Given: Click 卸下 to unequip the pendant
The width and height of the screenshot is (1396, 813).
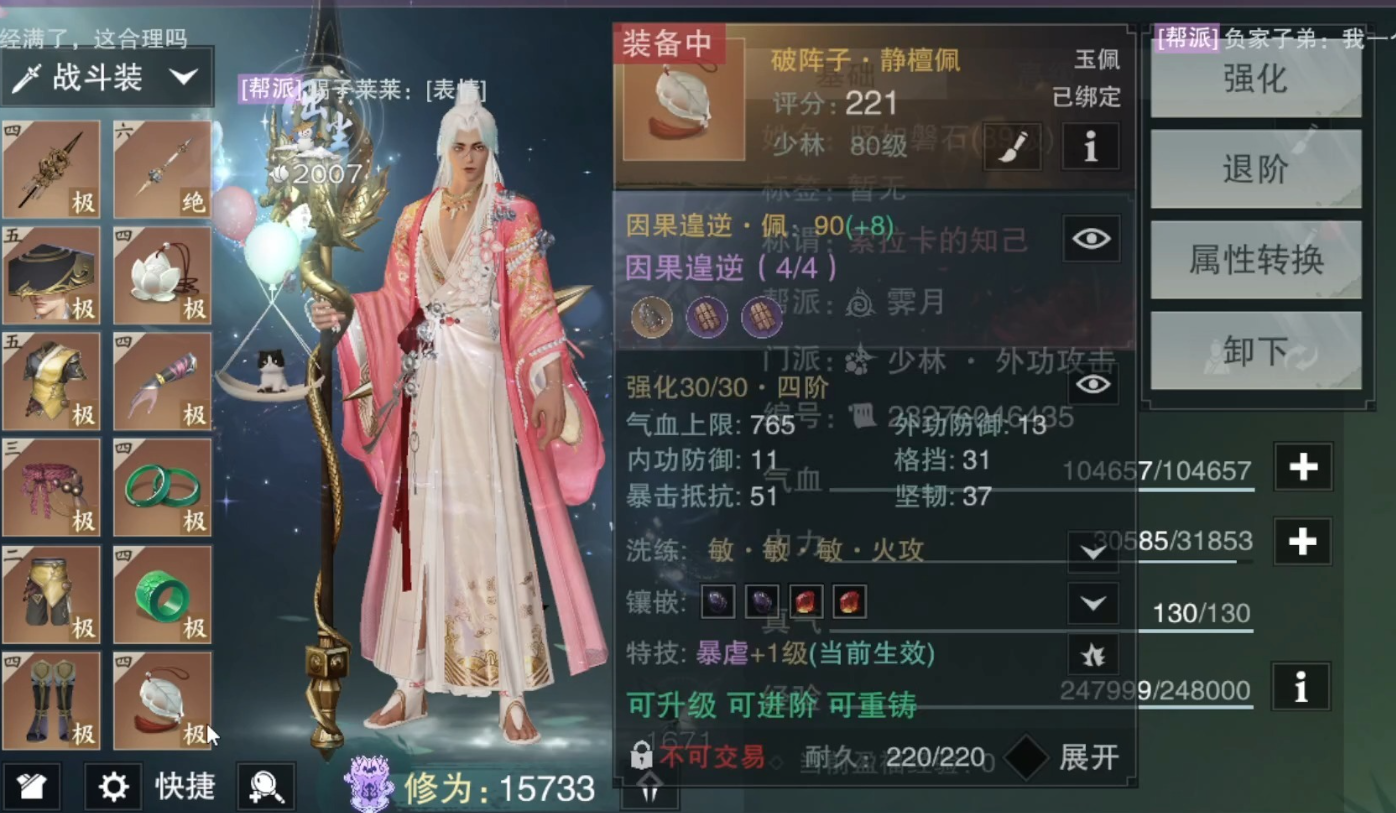Looking at the screenshot, I should pos(1255,350).
